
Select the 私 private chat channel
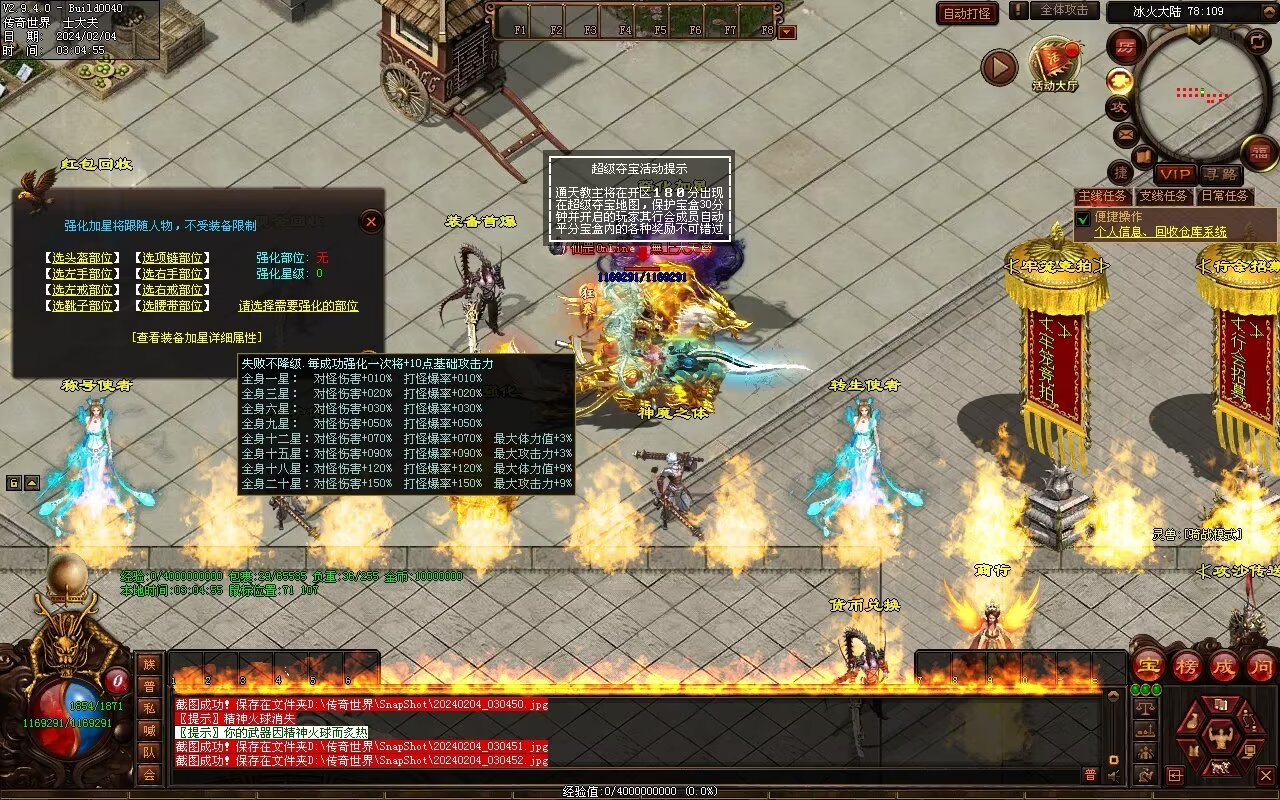point(149,709)
